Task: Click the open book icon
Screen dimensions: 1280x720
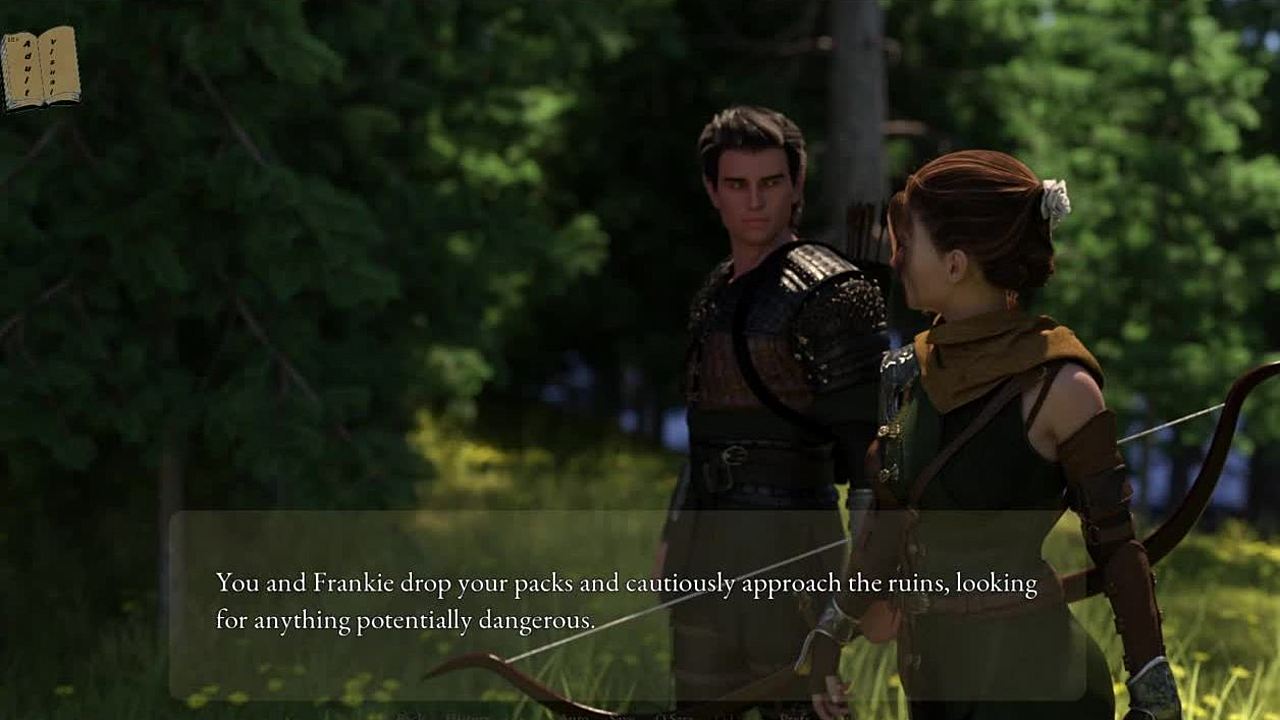Action: pyautogui.click(x=41, y=67)
